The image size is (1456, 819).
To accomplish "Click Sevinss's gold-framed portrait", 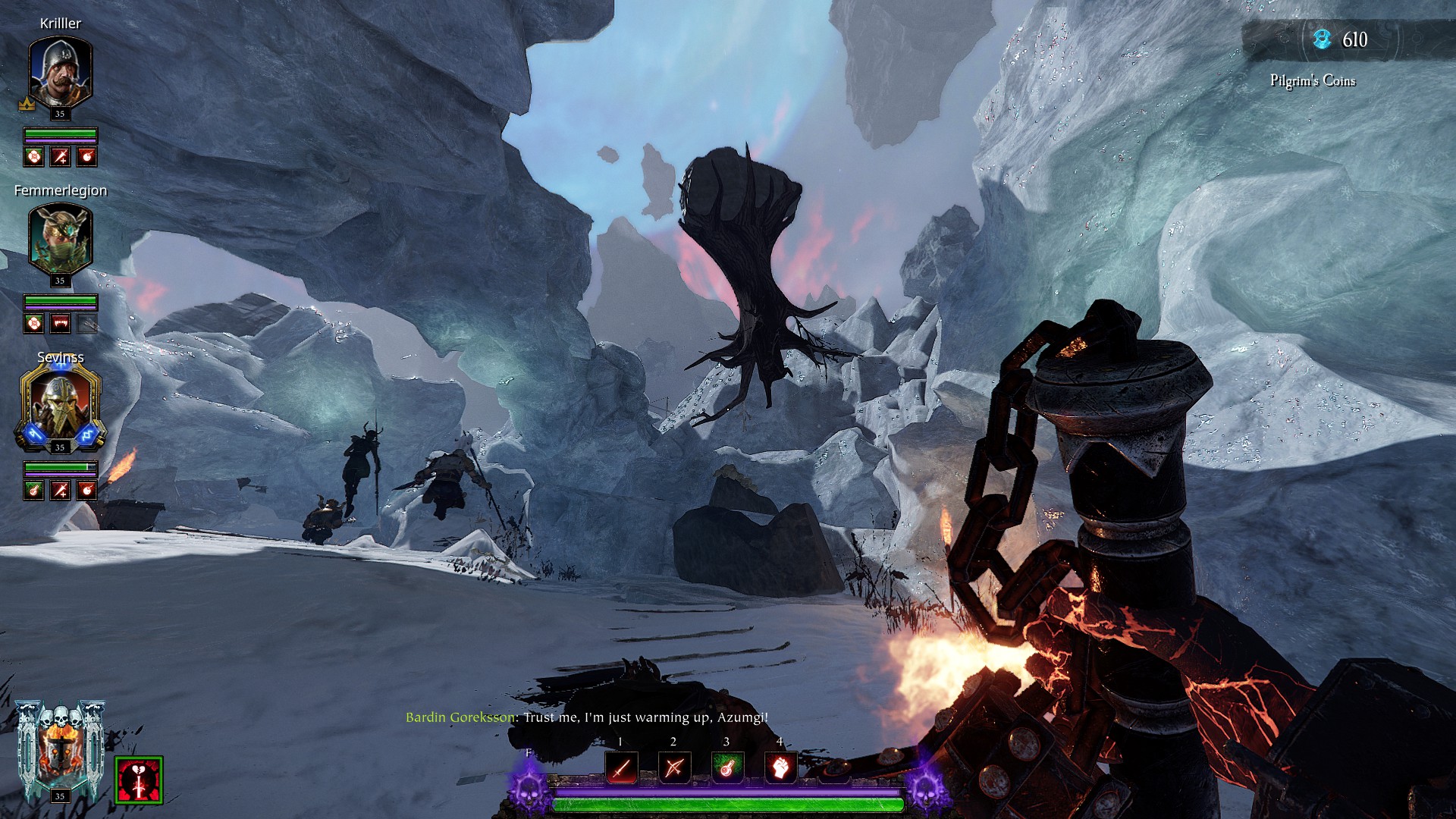I will pyautogui.click(x=60, y=406).
